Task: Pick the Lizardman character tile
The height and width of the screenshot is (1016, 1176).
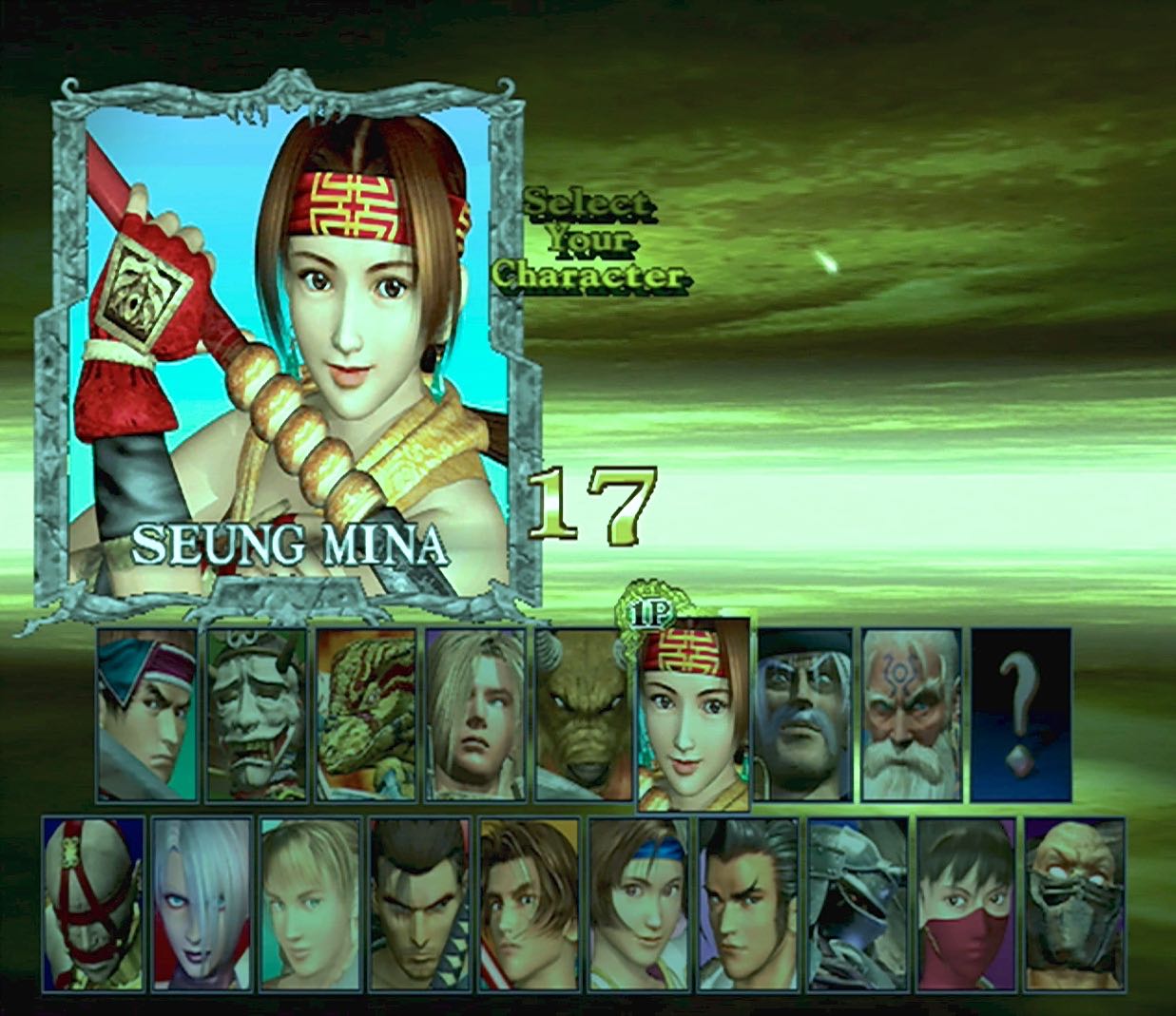Action: click(x=366, y=714)
